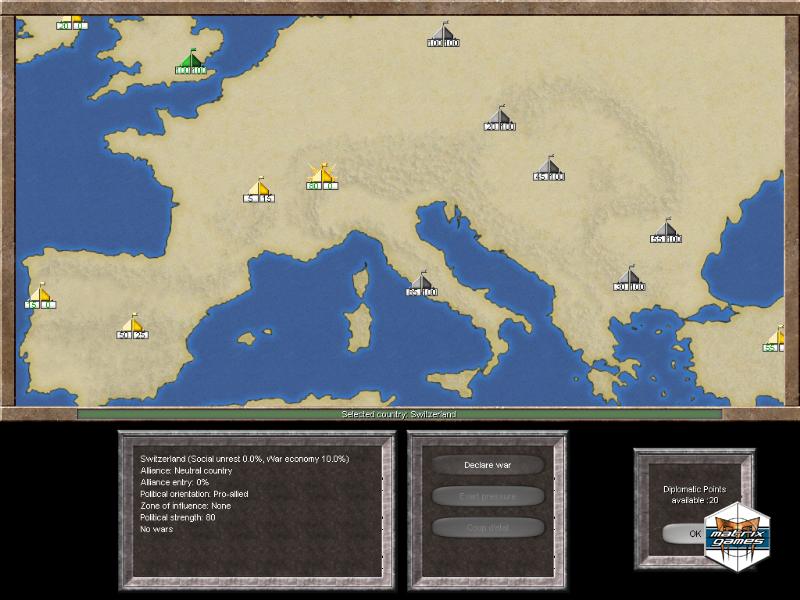The height and width of the screenshot is (600, 800).
Task: Choose the grey tent marker in Italy
Action: click(422, 281)
